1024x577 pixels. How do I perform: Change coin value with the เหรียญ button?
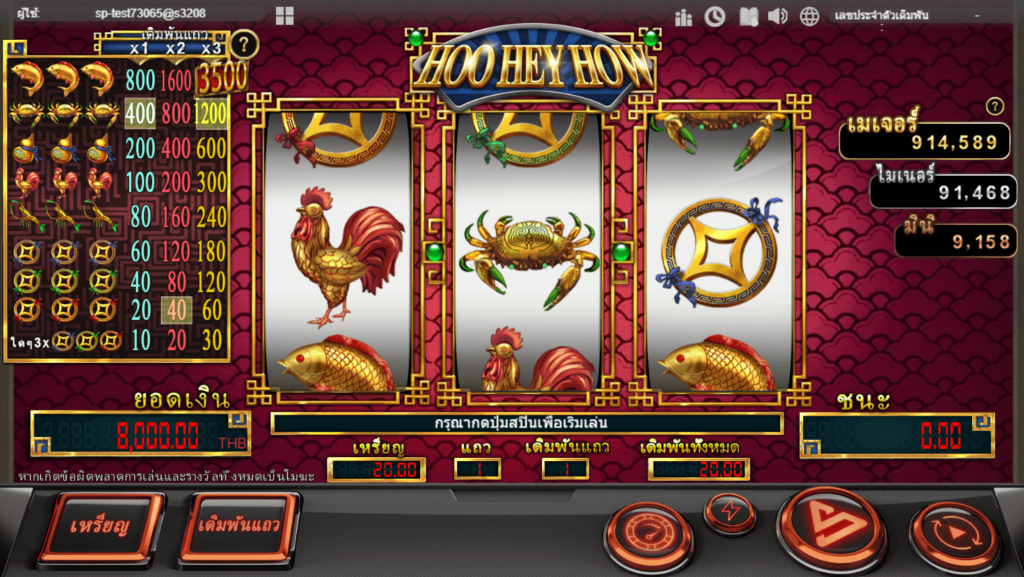tap(100, 526)
